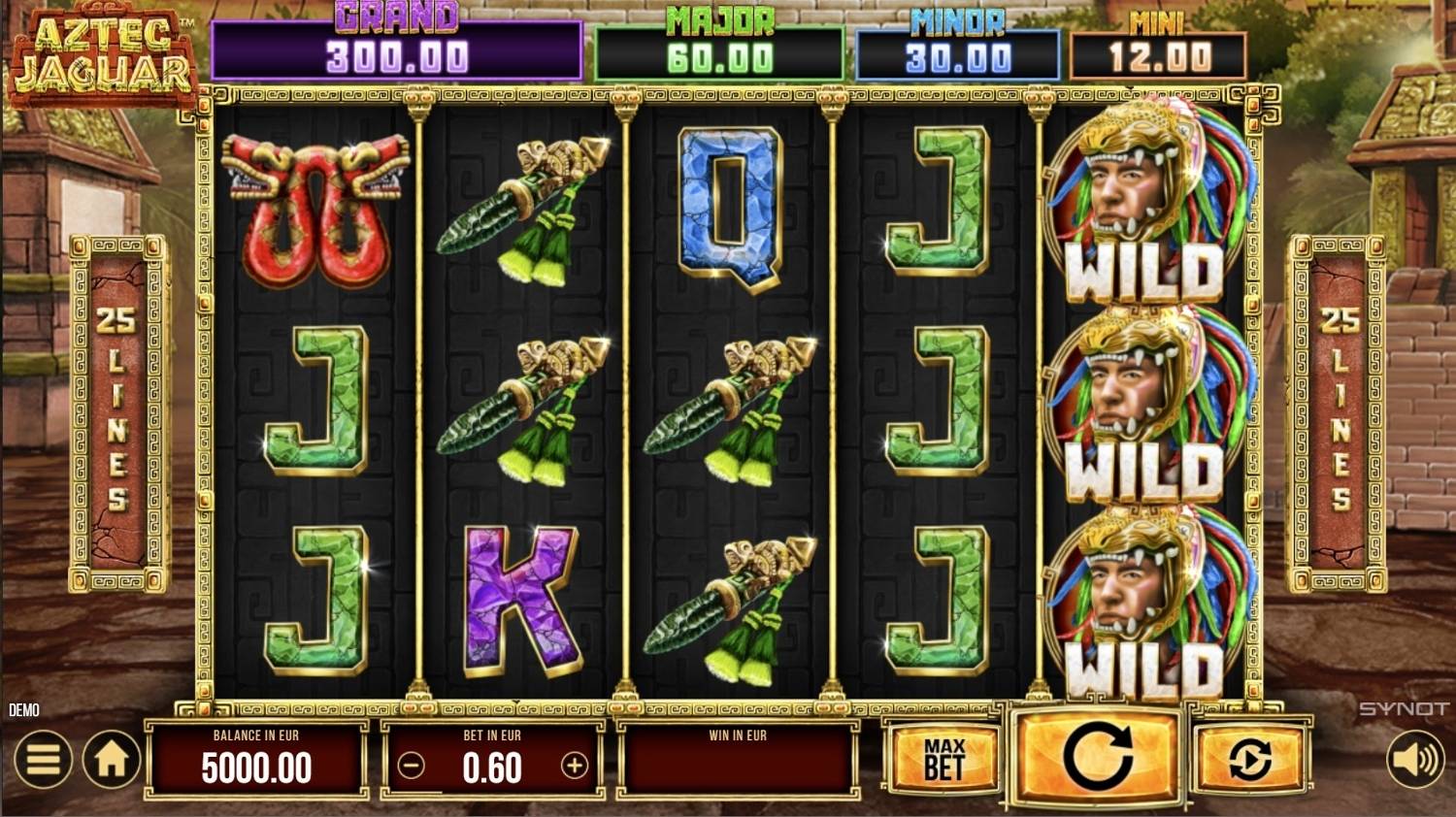Spin the reels with the big arrow button
This screenshot has width=1456, height=817.
point(1097,756)
